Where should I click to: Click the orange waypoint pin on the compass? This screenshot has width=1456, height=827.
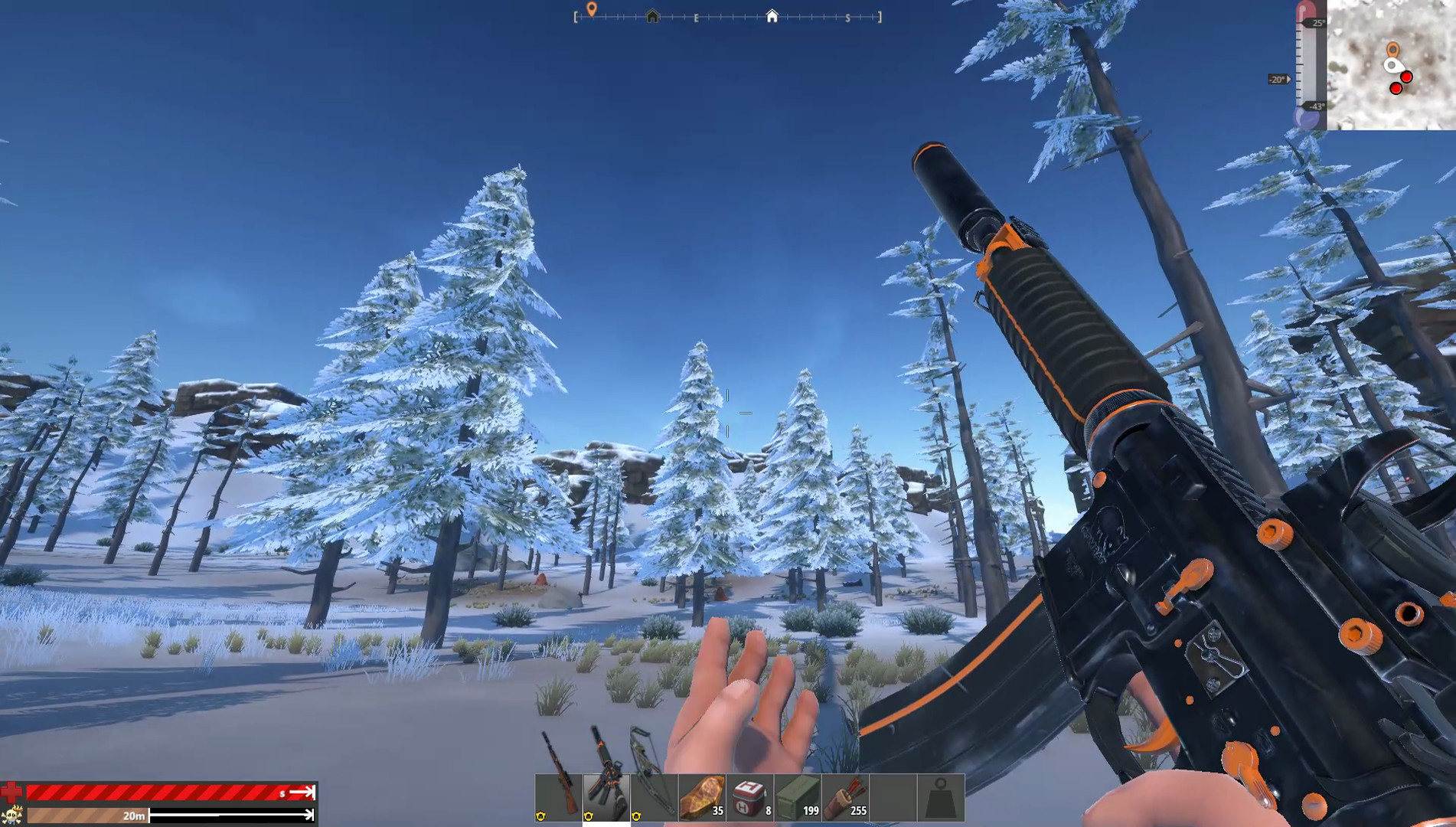click(x=590, y=9)
